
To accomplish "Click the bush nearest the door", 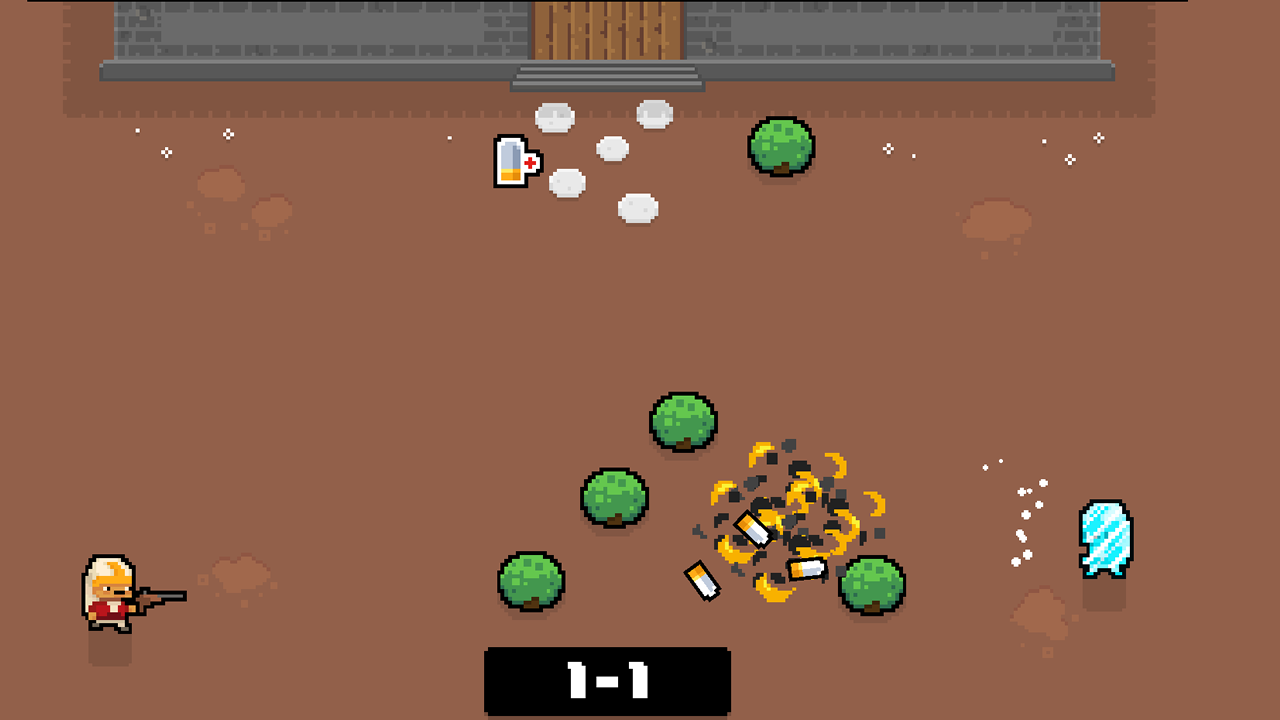I will (x=782, y=148).
